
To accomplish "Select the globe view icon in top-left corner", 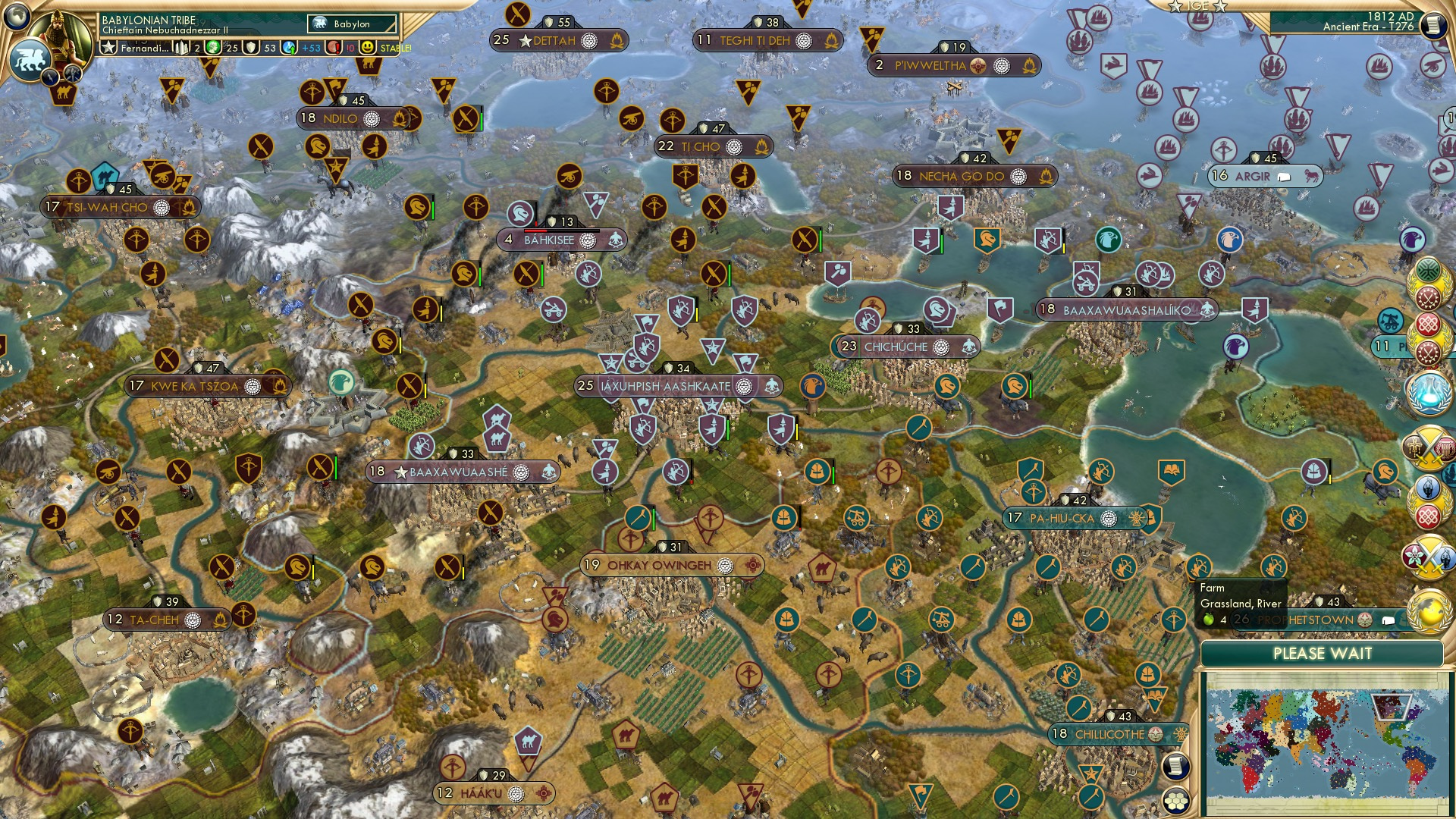I will pyautogui.click(x=18, y=18).
